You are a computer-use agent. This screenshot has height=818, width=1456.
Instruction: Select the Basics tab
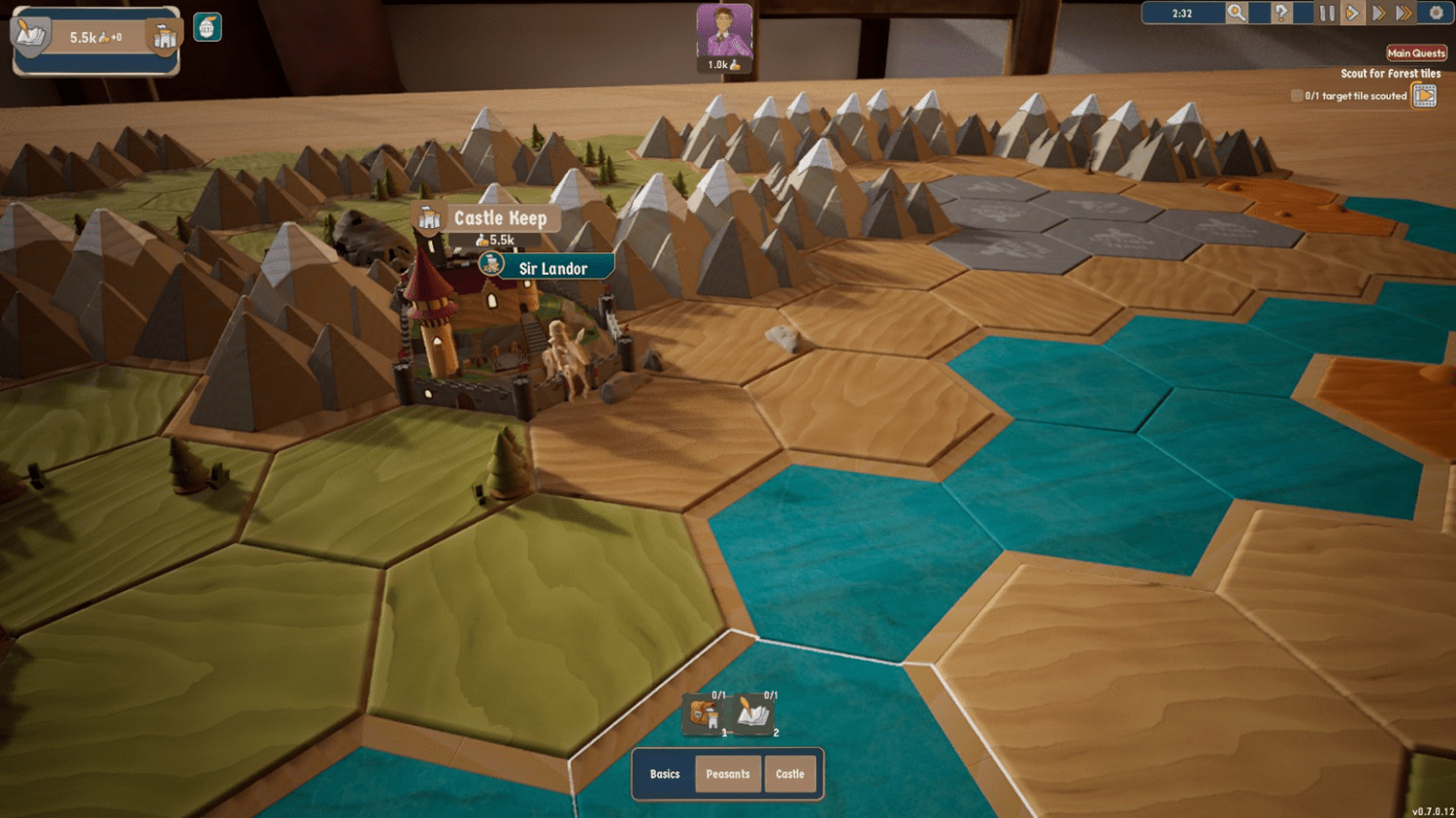coord(665,774)
